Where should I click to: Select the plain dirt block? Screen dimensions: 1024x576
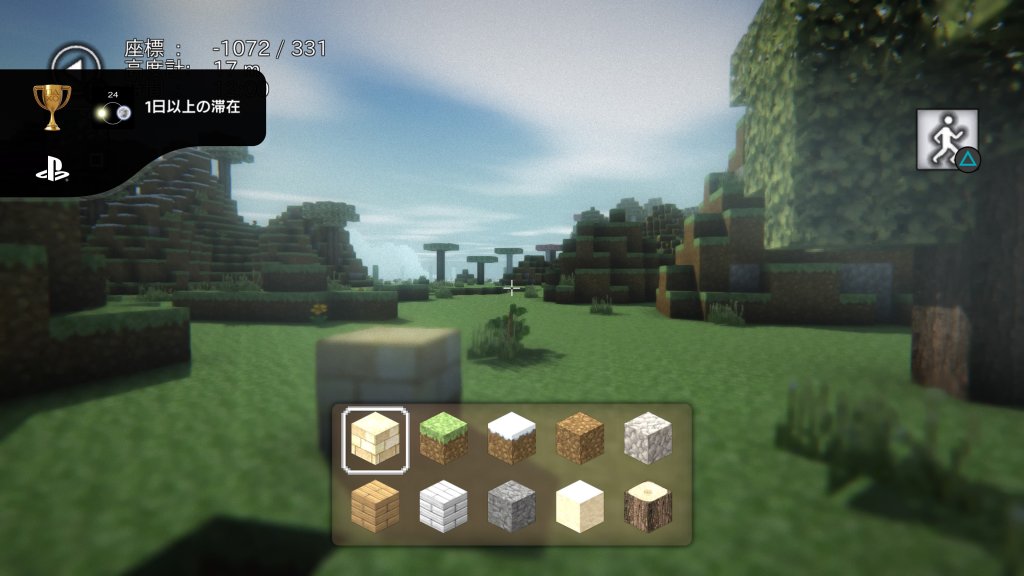pos(579,438)
